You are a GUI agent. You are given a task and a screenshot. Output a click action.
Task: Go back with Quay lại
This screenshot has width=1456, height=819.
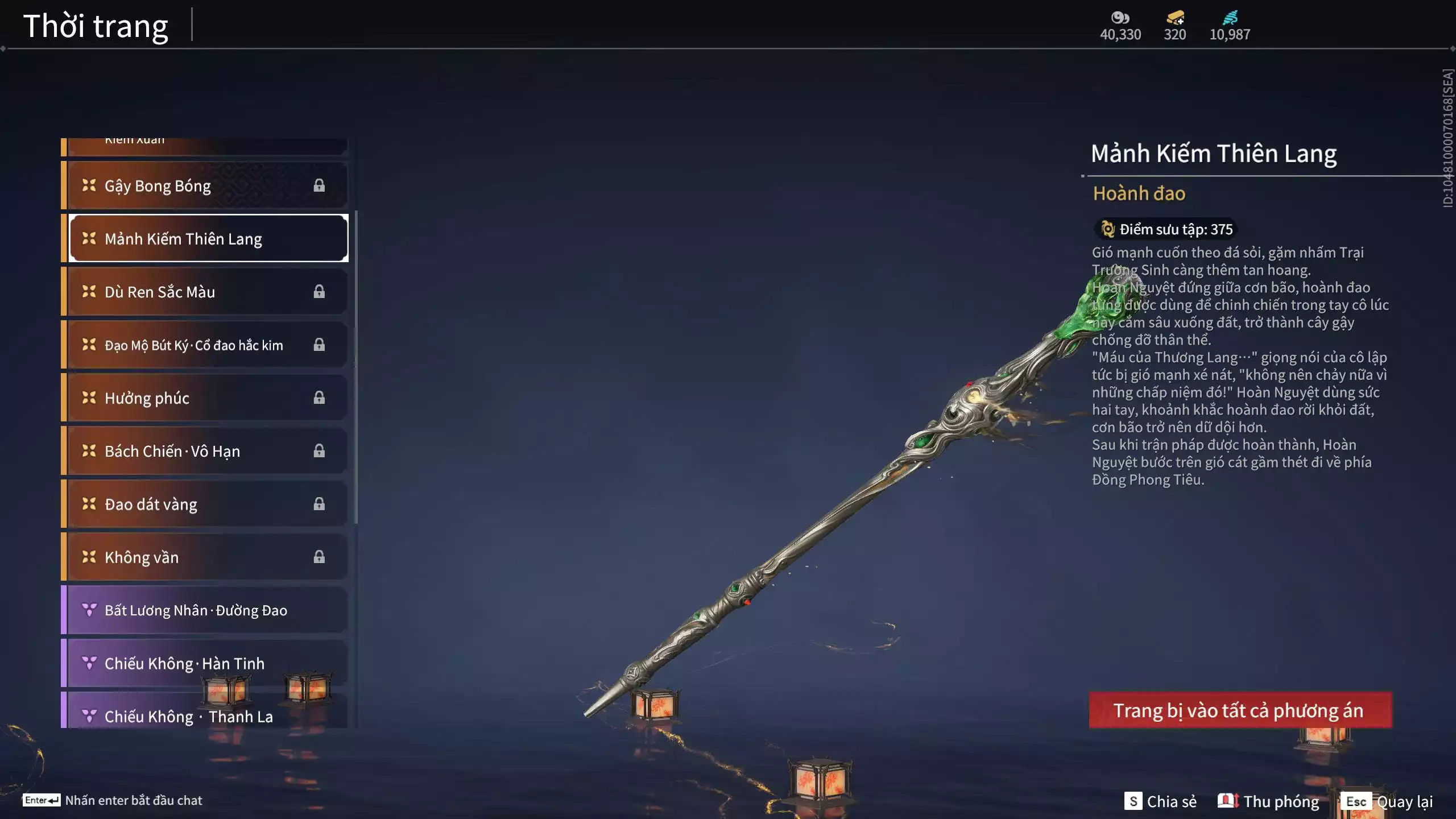tap(1387, 801)
